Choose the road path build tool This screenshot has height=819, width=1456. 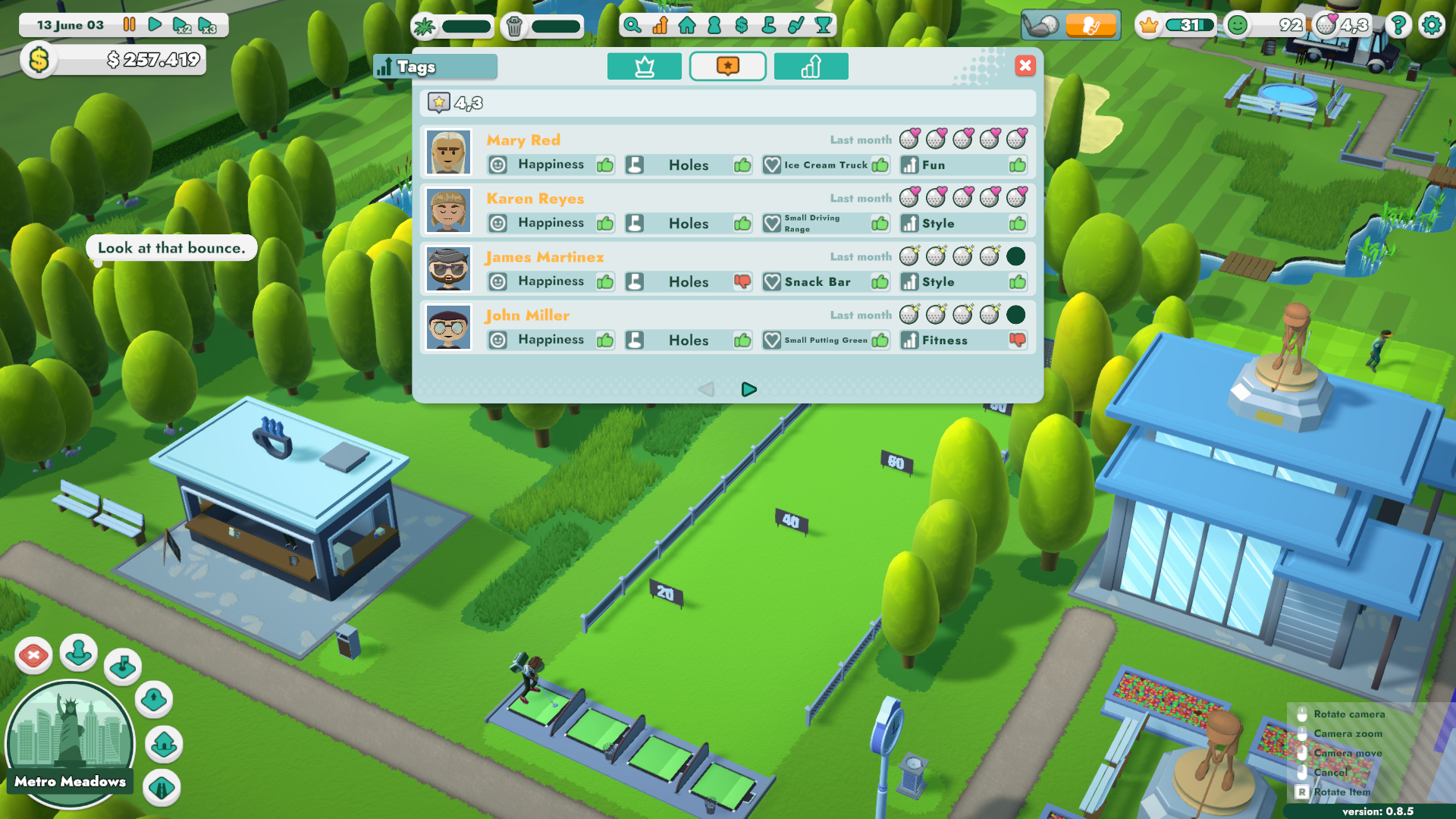162,788
